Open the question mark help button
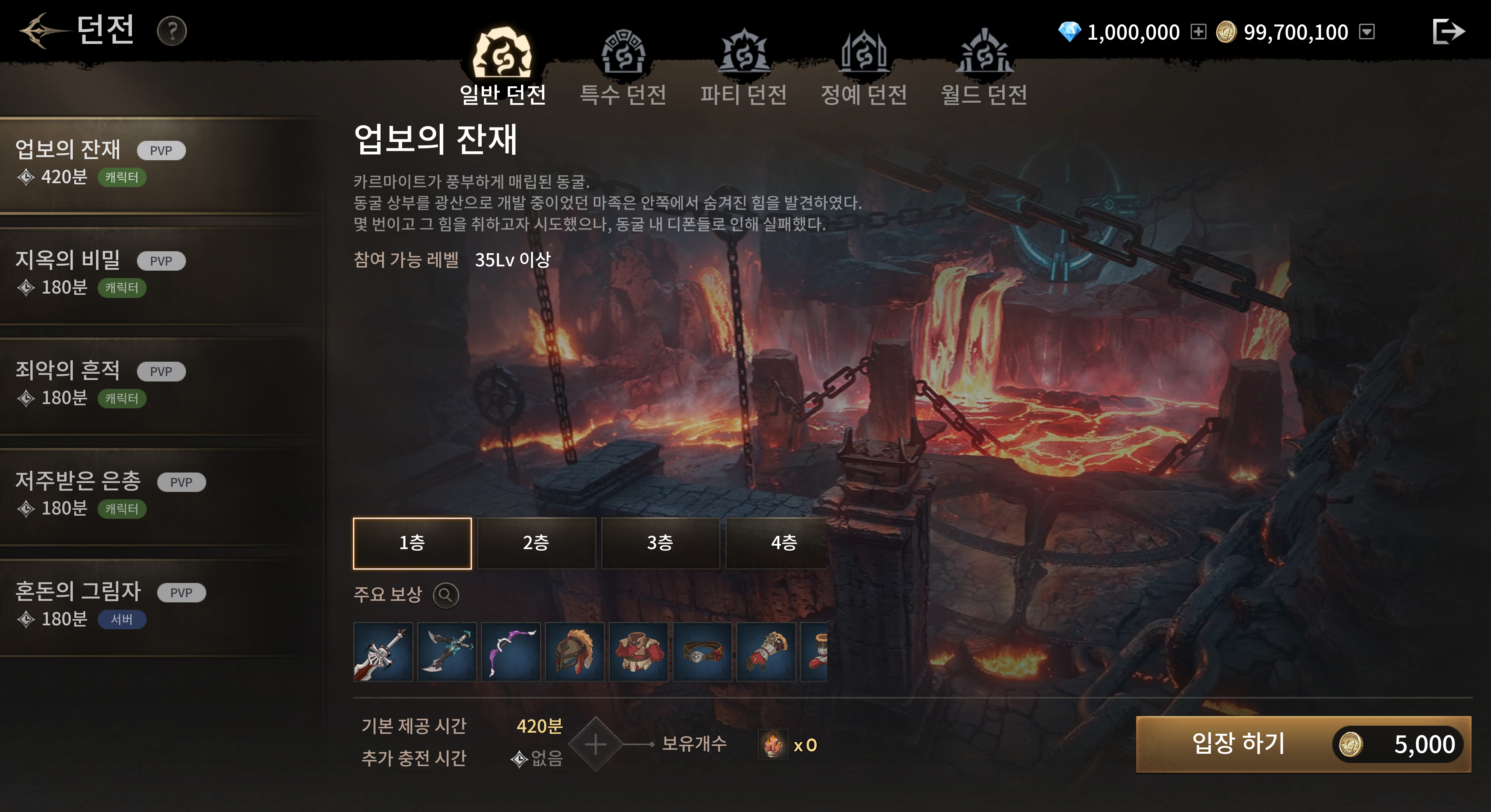Viewport: 1491px width, 812px height. [171, 31]
